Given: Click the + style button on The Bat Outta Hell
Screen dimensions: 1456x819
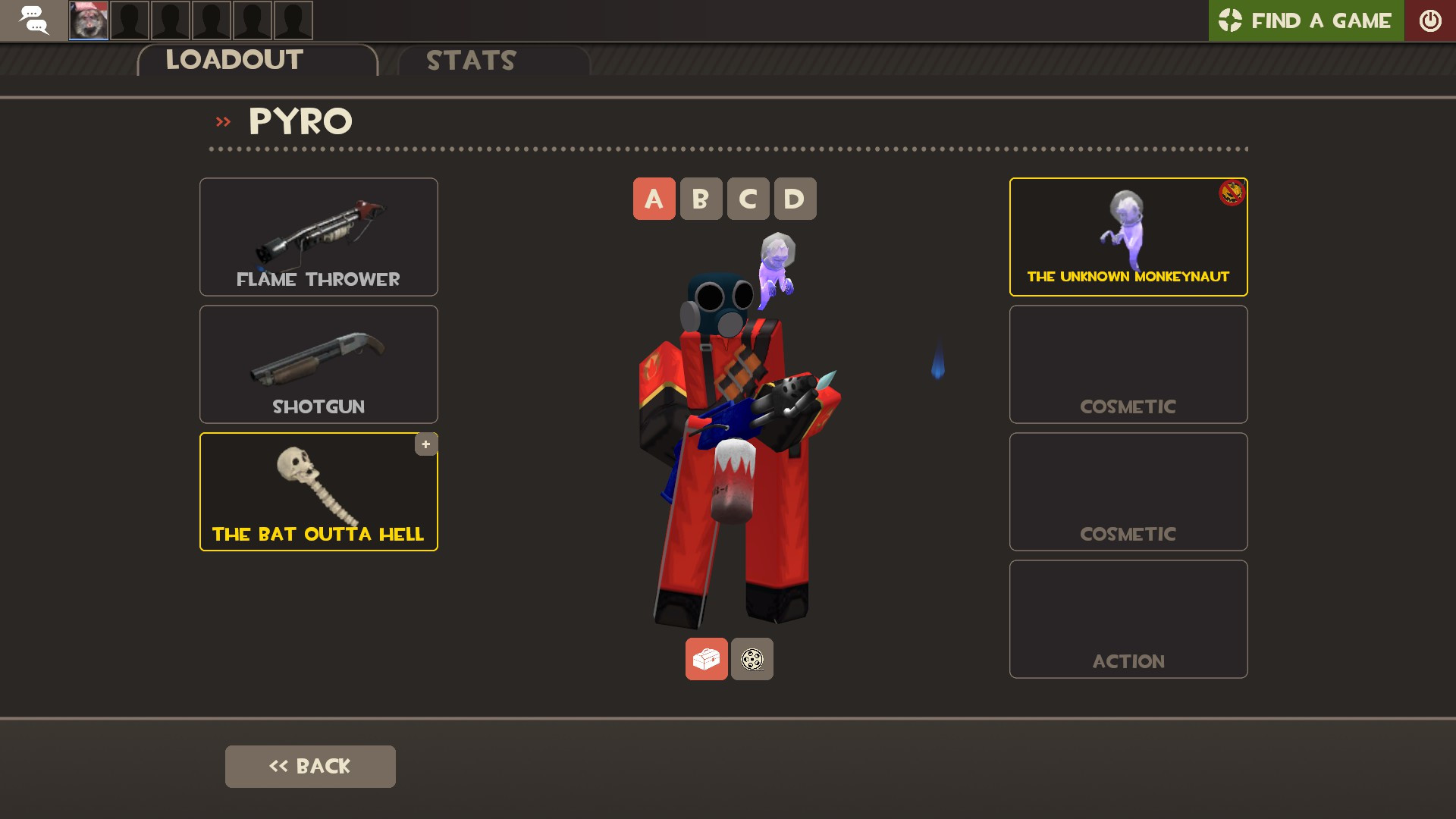Looking at the screenshot, I should (425, 444).
